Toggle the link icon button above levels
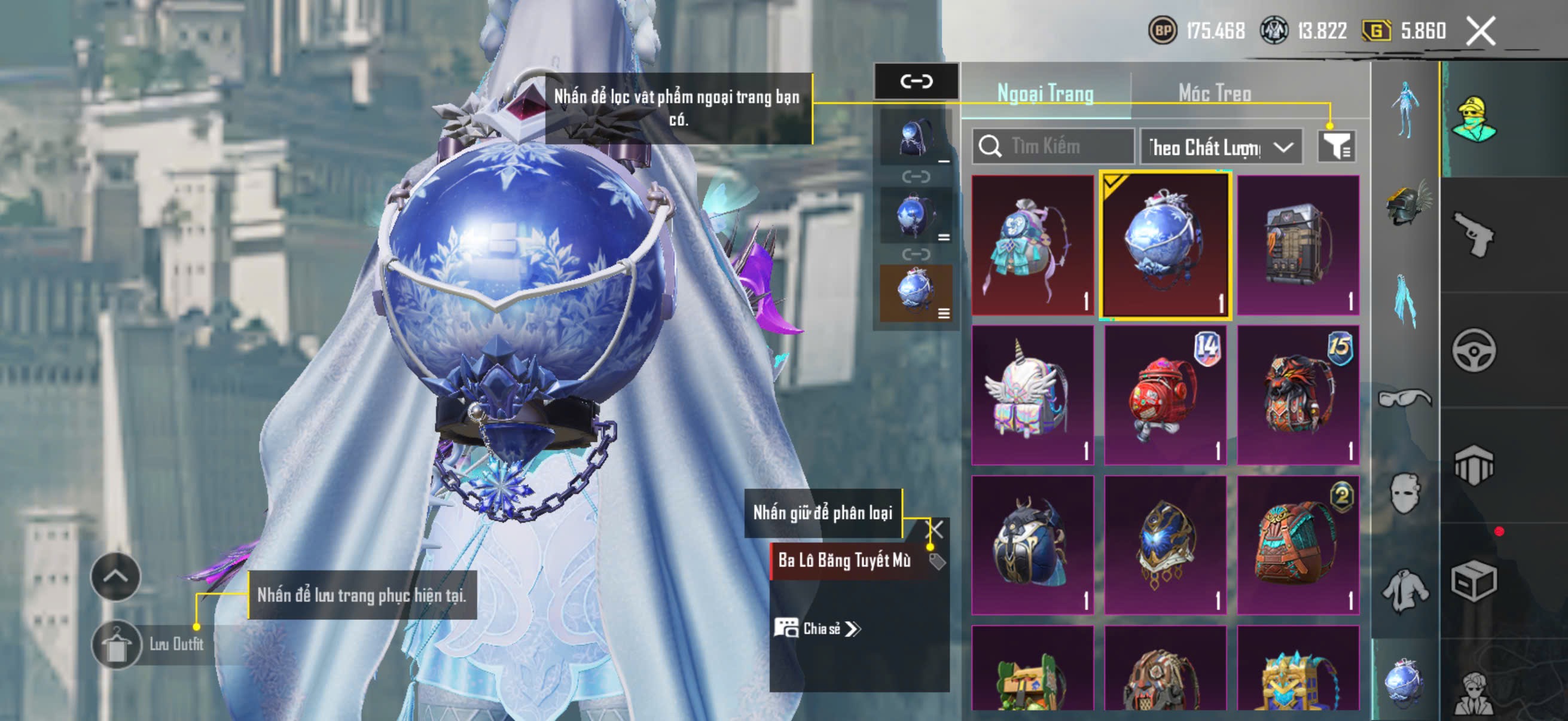This screenshot has width=1568, height=721. pos(916,81)
